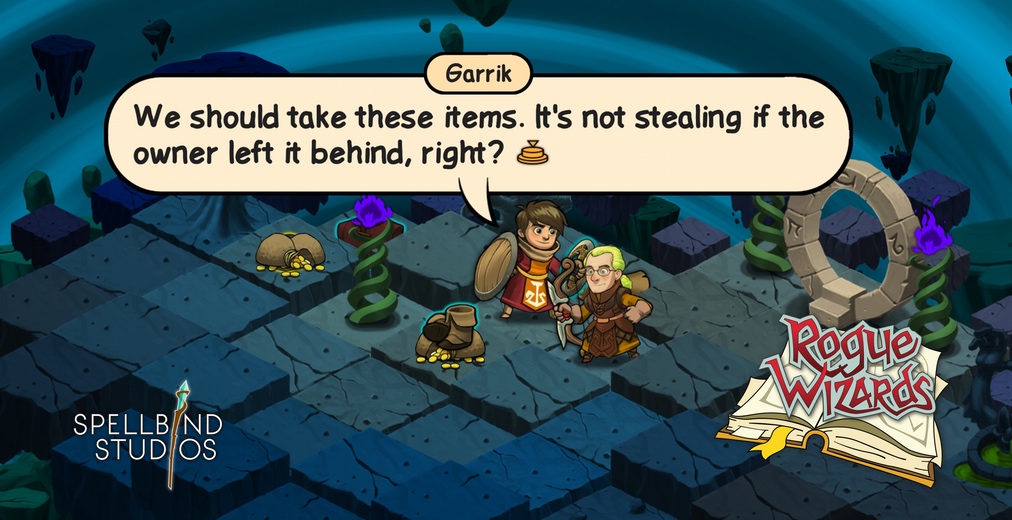Advance Garrik's speech bubble dialogue

pos(470,136)
